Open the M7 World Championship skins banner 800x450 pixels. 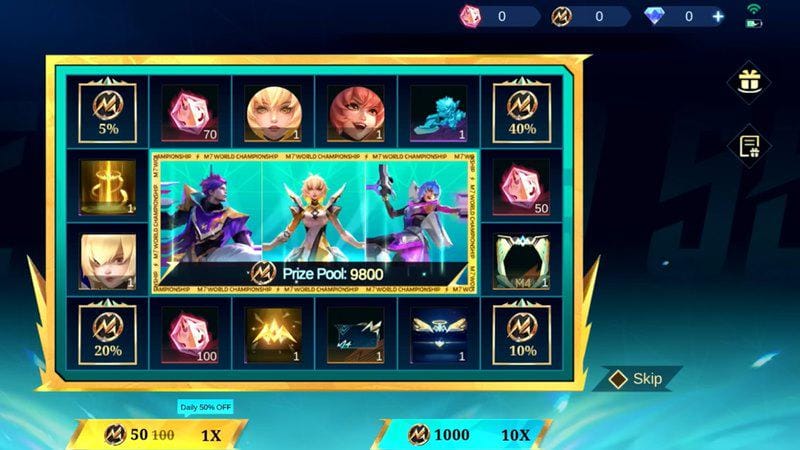pyautogui.click(x=313, y=222)
